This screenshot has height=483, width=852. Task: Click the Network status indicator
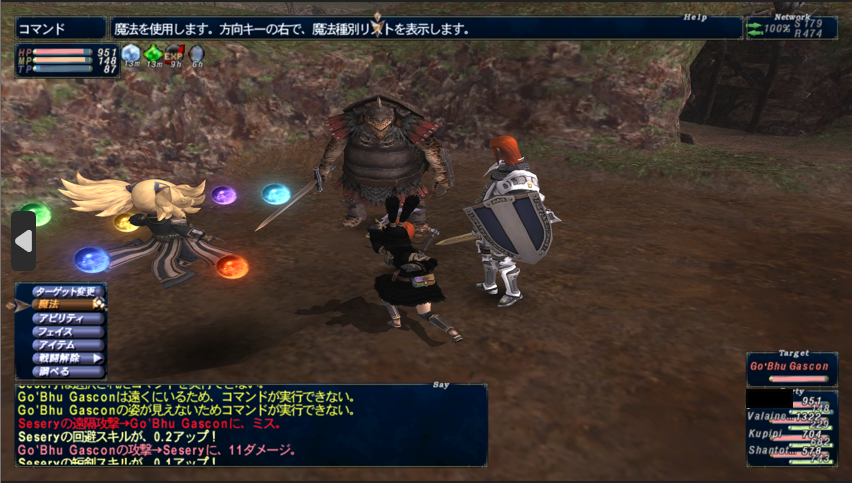[x=790, y=27]
